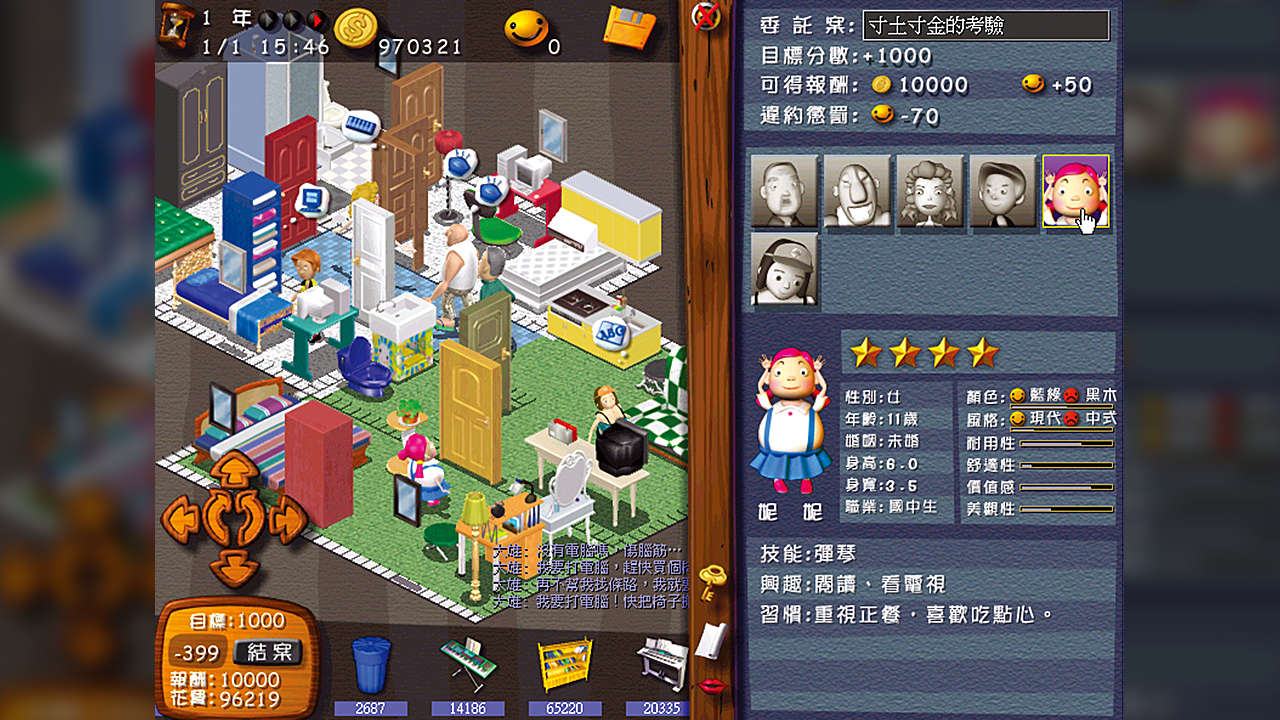Image resolution: width=1280 pixels, height=720 pixels.
Task: Select the bald man's portrait
Action: [785, 192]
